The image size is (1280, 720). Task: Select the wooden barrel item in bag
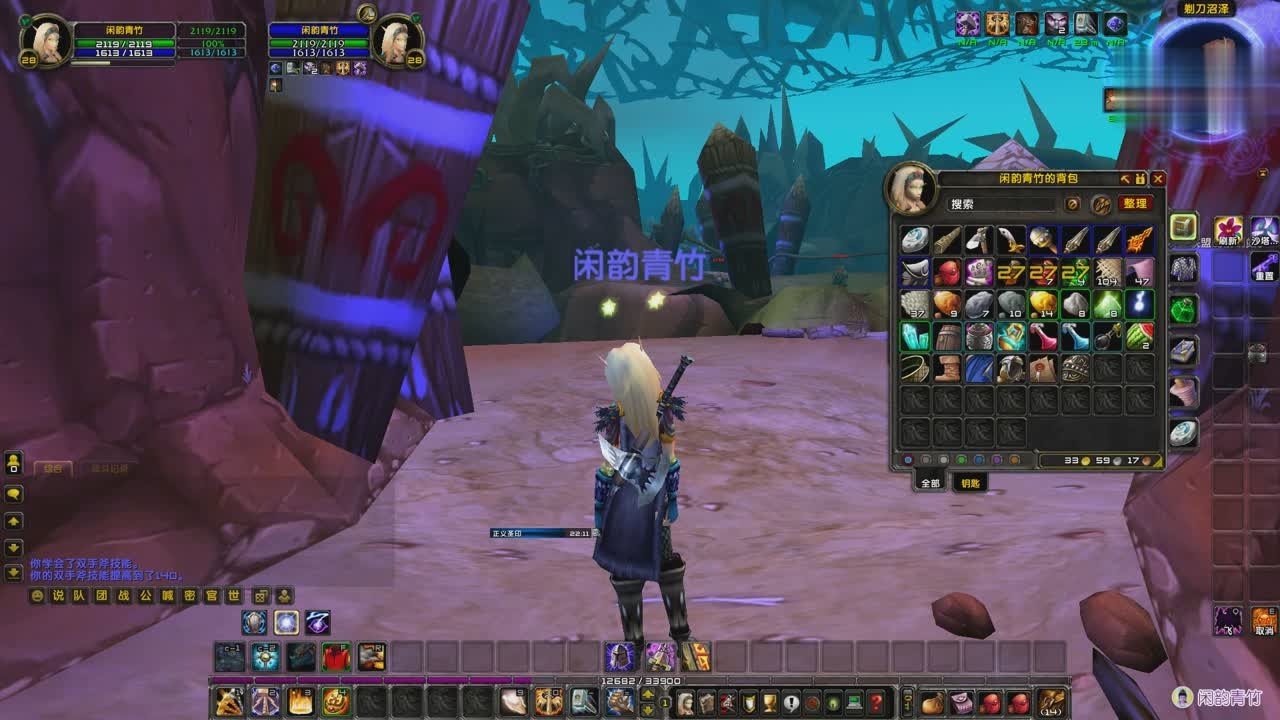(x=946, y=336)
